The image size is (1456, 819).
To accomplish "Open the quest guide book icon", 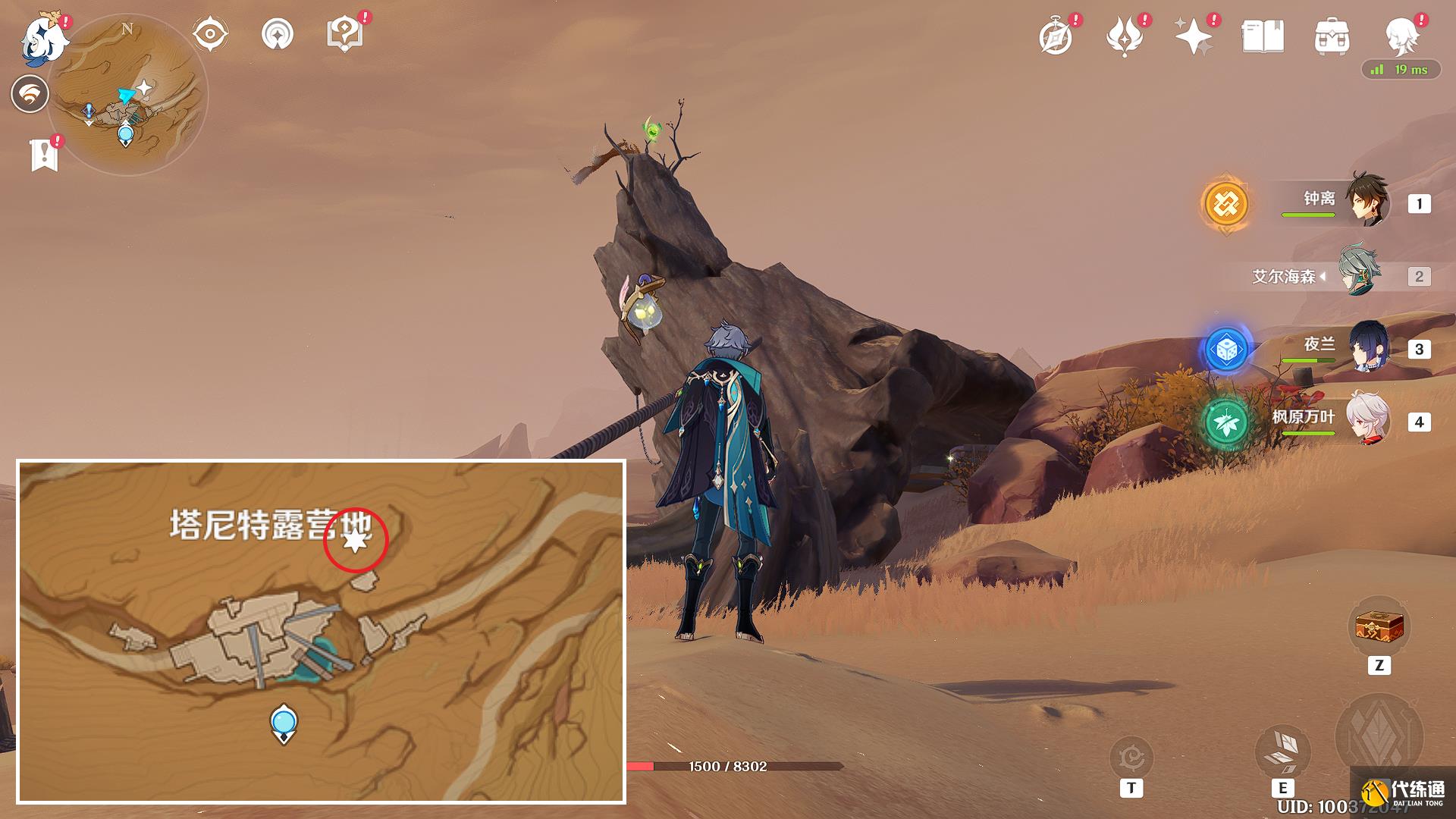I will [344, 34].
